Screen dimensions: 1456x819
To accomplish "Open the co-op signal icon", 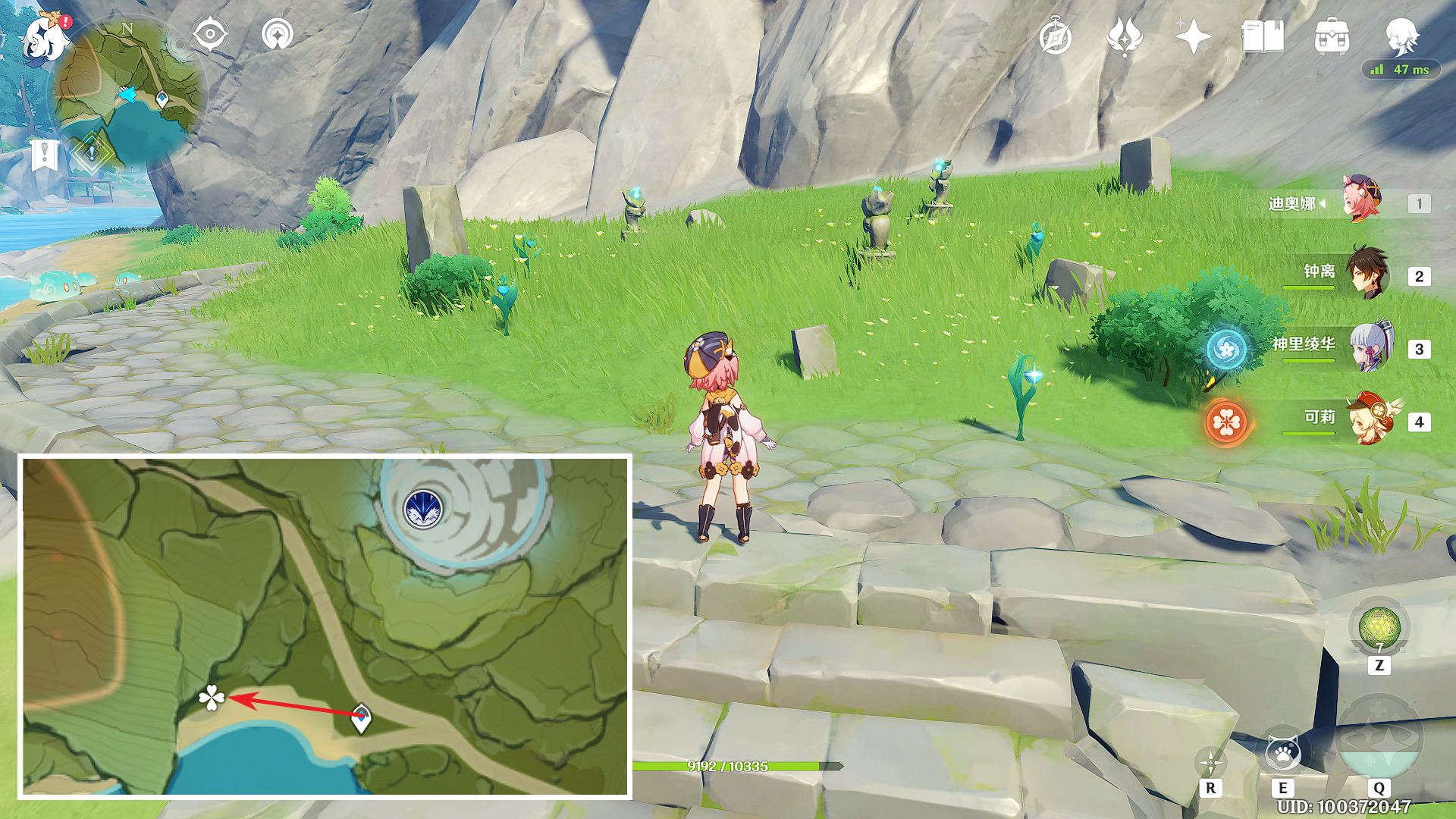I will click(277, 35).
